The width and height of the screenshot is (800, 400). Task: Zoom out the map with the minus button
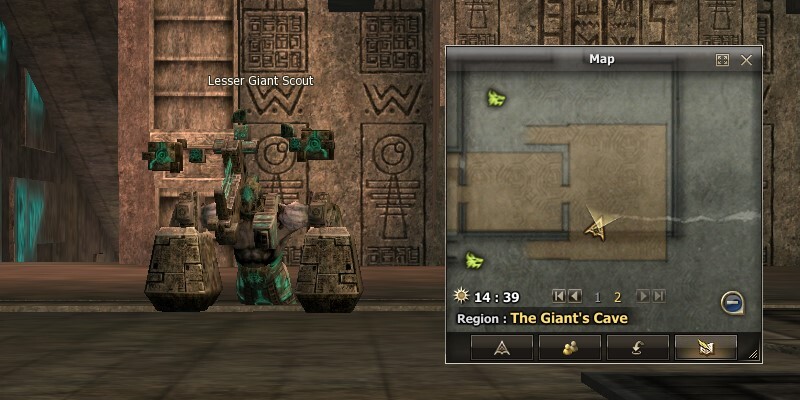[732, 302]
